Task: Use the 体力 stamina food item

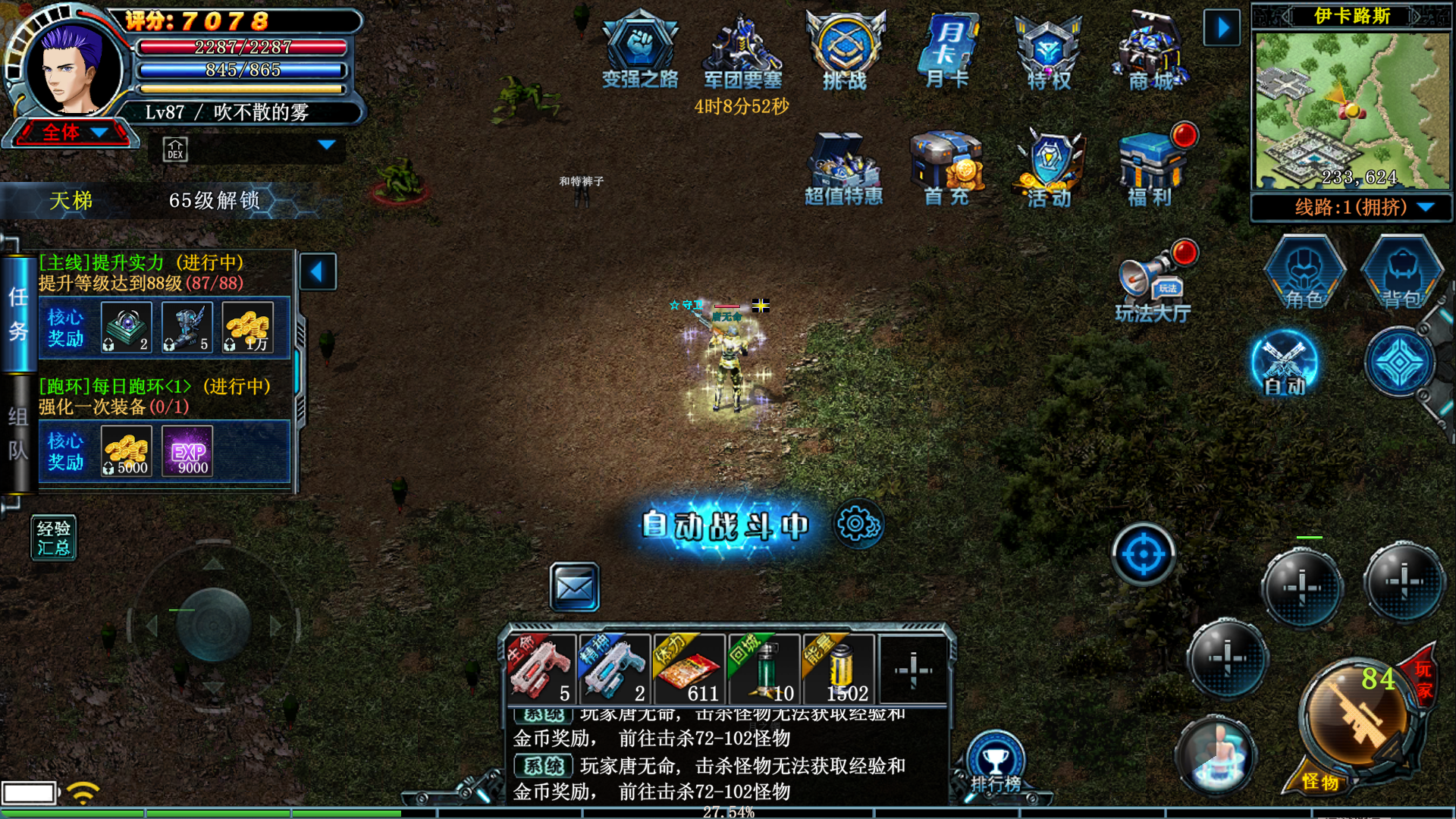Action: coord(689,670)
